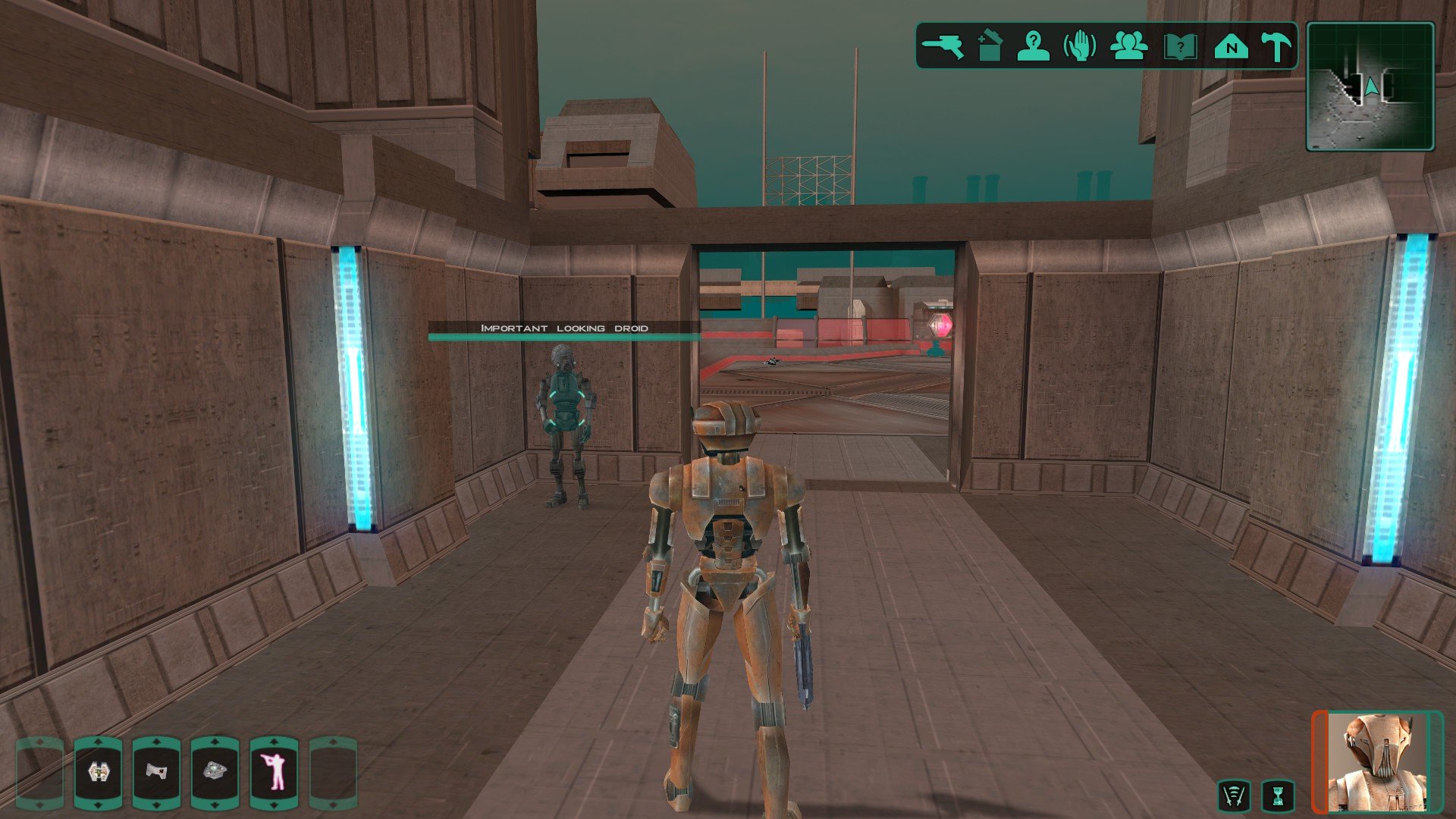Open the party group icon
Screen dimensions: 1456x819
pyautogui.click(x=1128, y=46)
